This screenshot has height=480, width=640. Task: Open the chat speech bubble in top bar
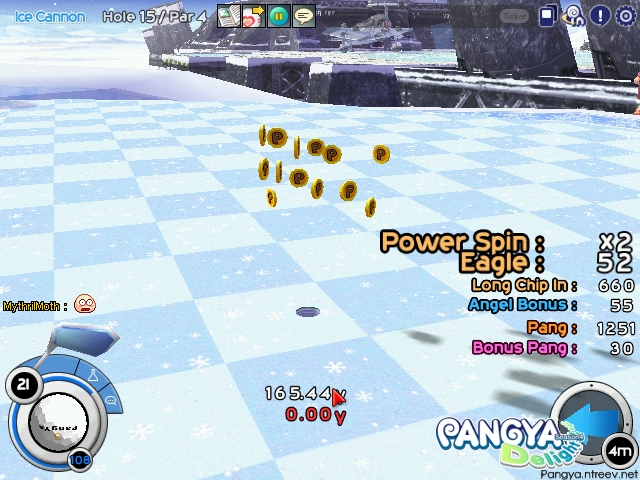click(303, 16)
